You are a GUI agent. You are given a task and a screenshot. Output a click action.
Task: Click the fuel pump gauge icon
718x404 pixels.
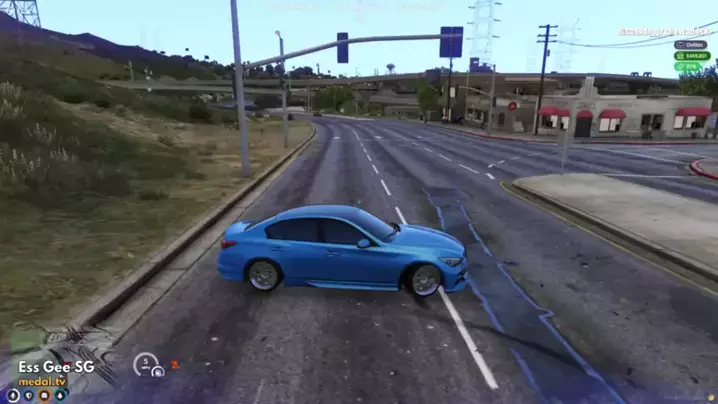(x=158, y=372)
